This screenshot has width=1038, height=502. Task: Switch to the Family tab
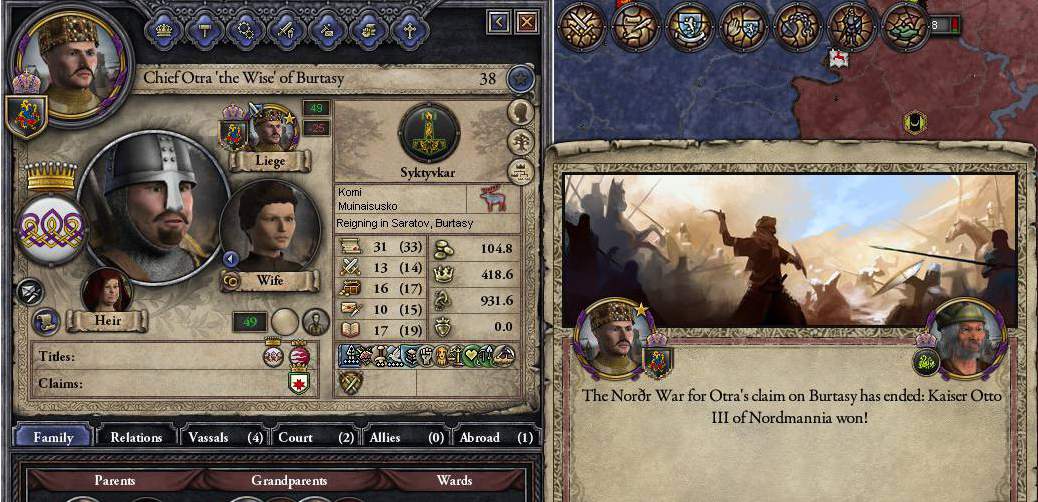(x=53, y=437)
